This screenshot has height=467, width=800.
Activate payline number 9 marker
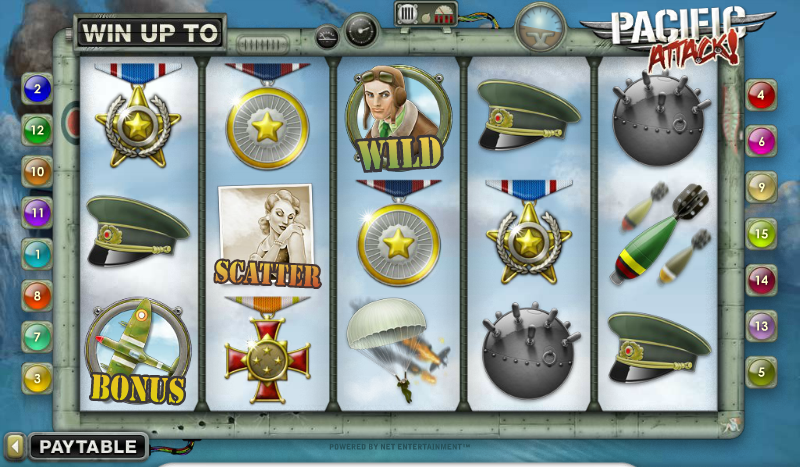(x=761, y=186)
